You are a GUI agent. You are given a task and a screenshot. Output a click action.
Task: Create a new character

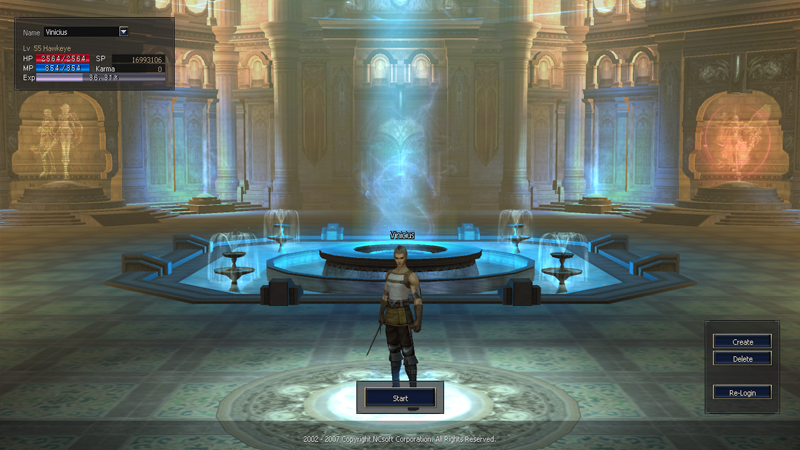pyautogui.click(x=742, y=342)
